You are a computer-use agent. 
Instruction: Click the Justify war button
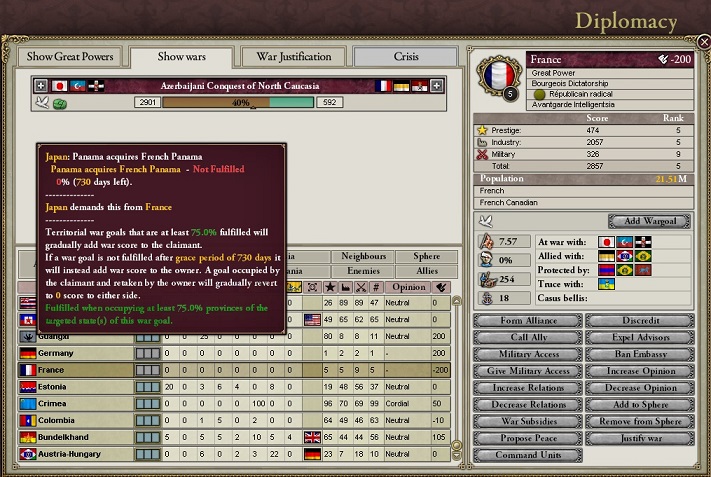pyautogui.click(x=640, y=439)
